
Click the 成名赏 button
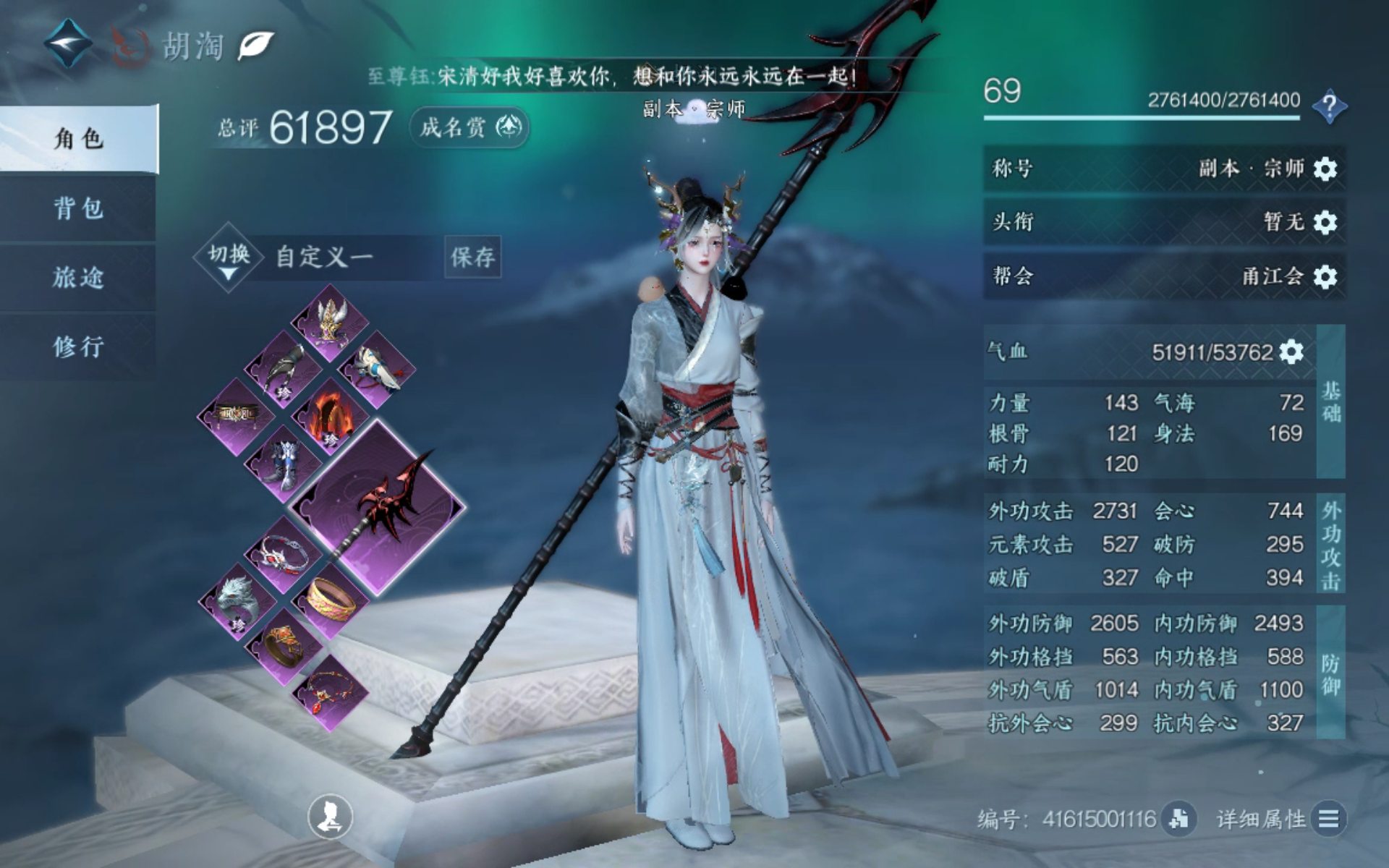470,128
